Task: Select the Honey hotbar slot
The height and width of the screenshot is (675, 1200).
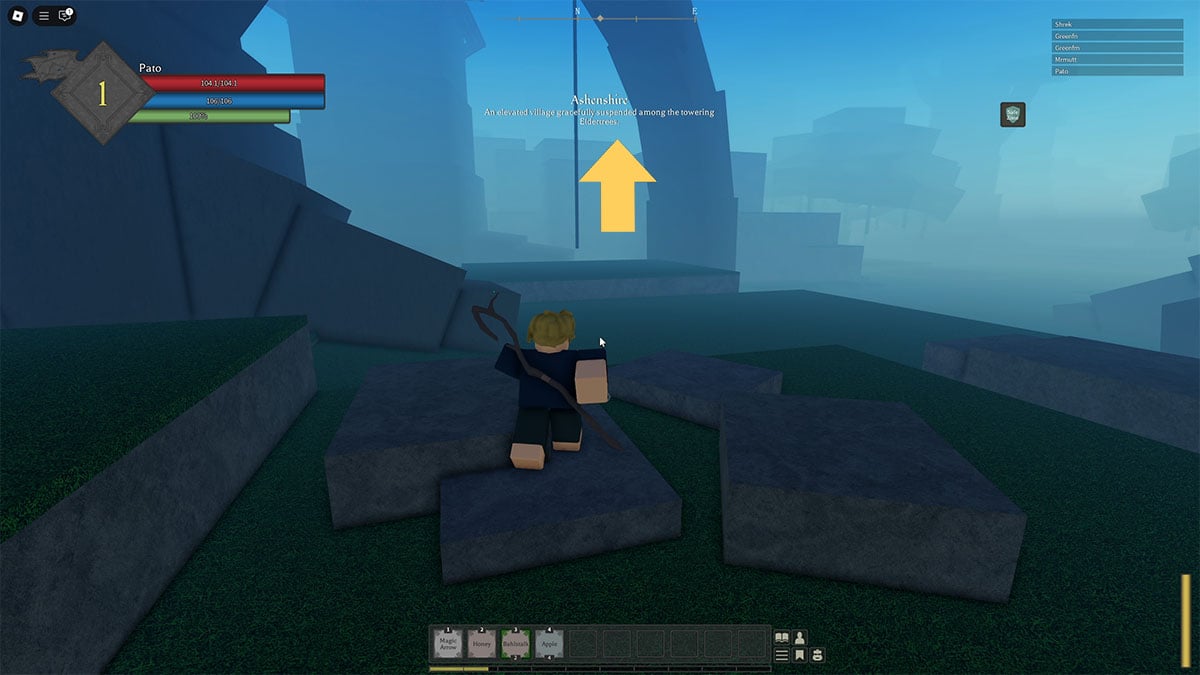Action: (x=482, y=644)
